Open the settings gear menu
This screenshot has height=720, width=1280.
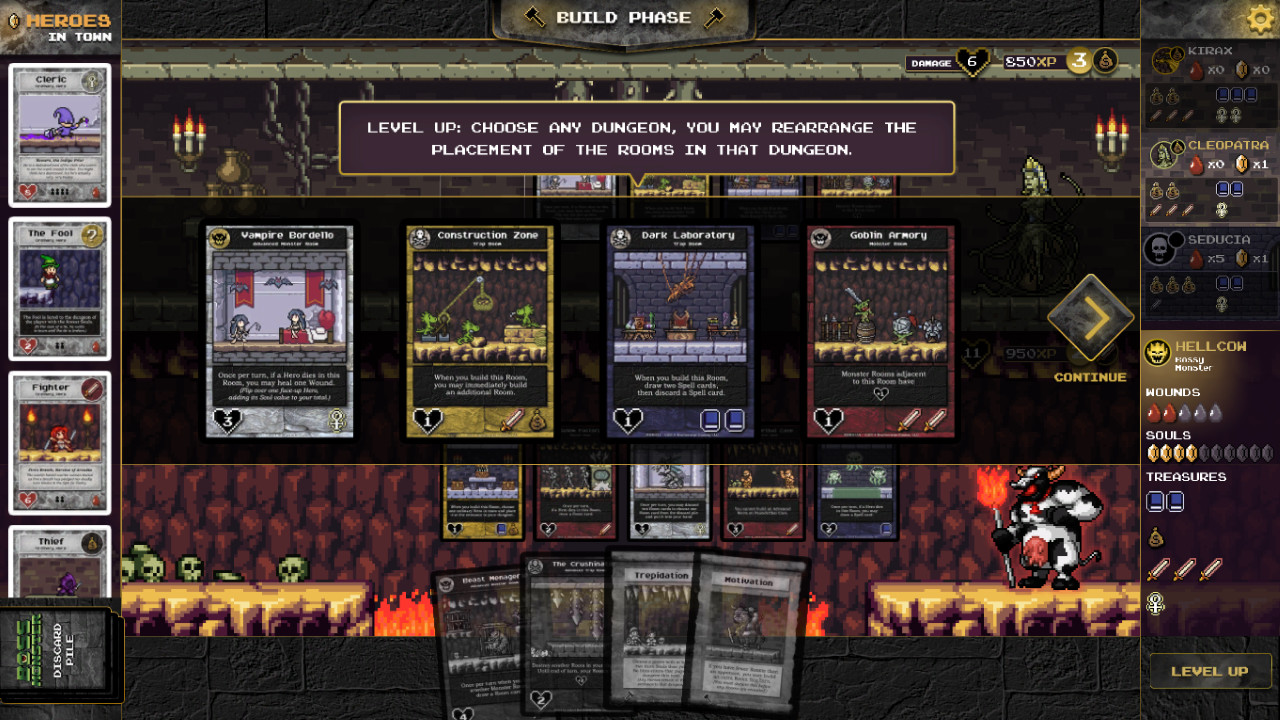click(1258, 18)
